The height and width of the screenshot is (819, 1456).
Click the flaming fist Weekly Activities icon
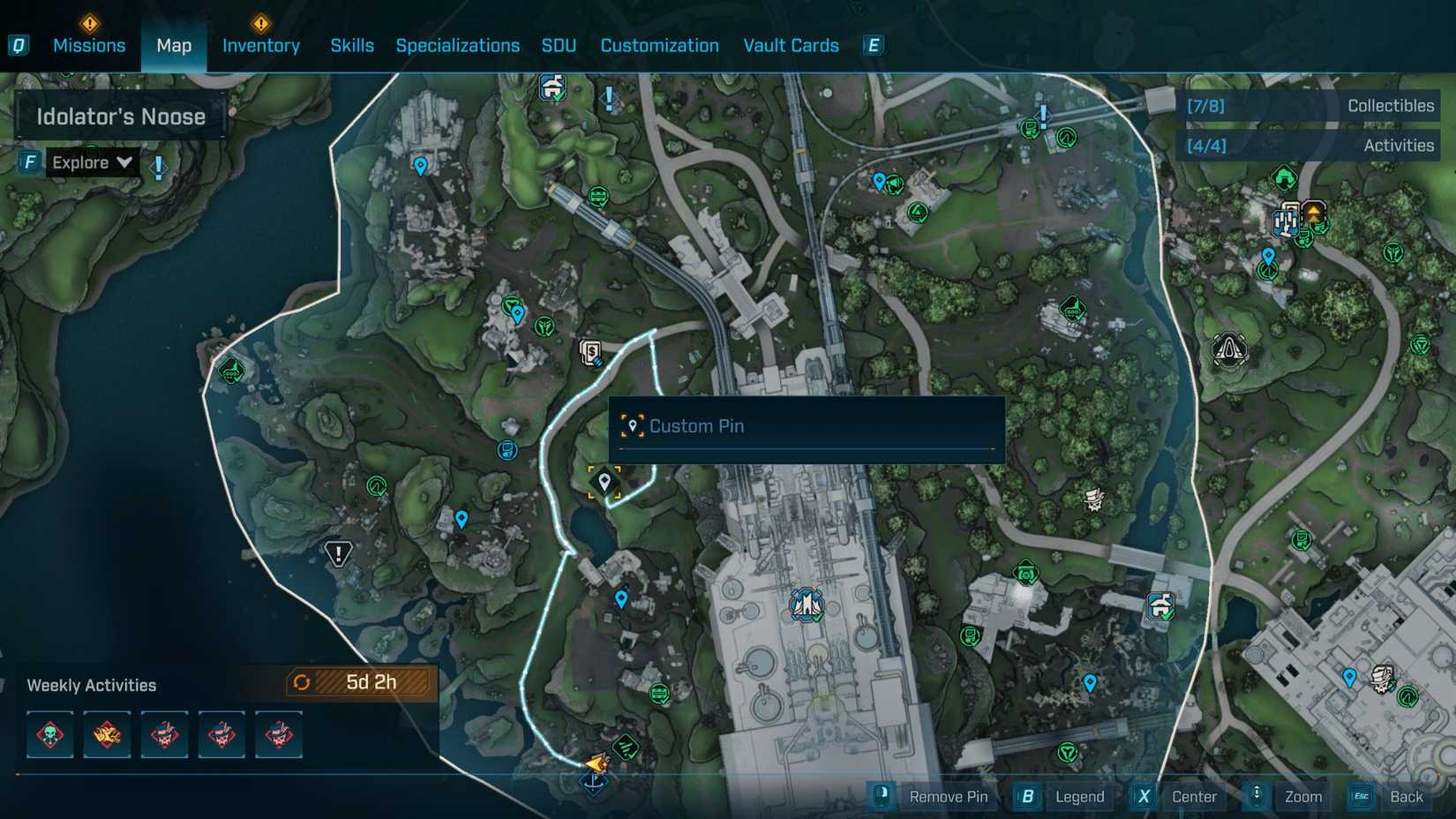click(107, 734)
